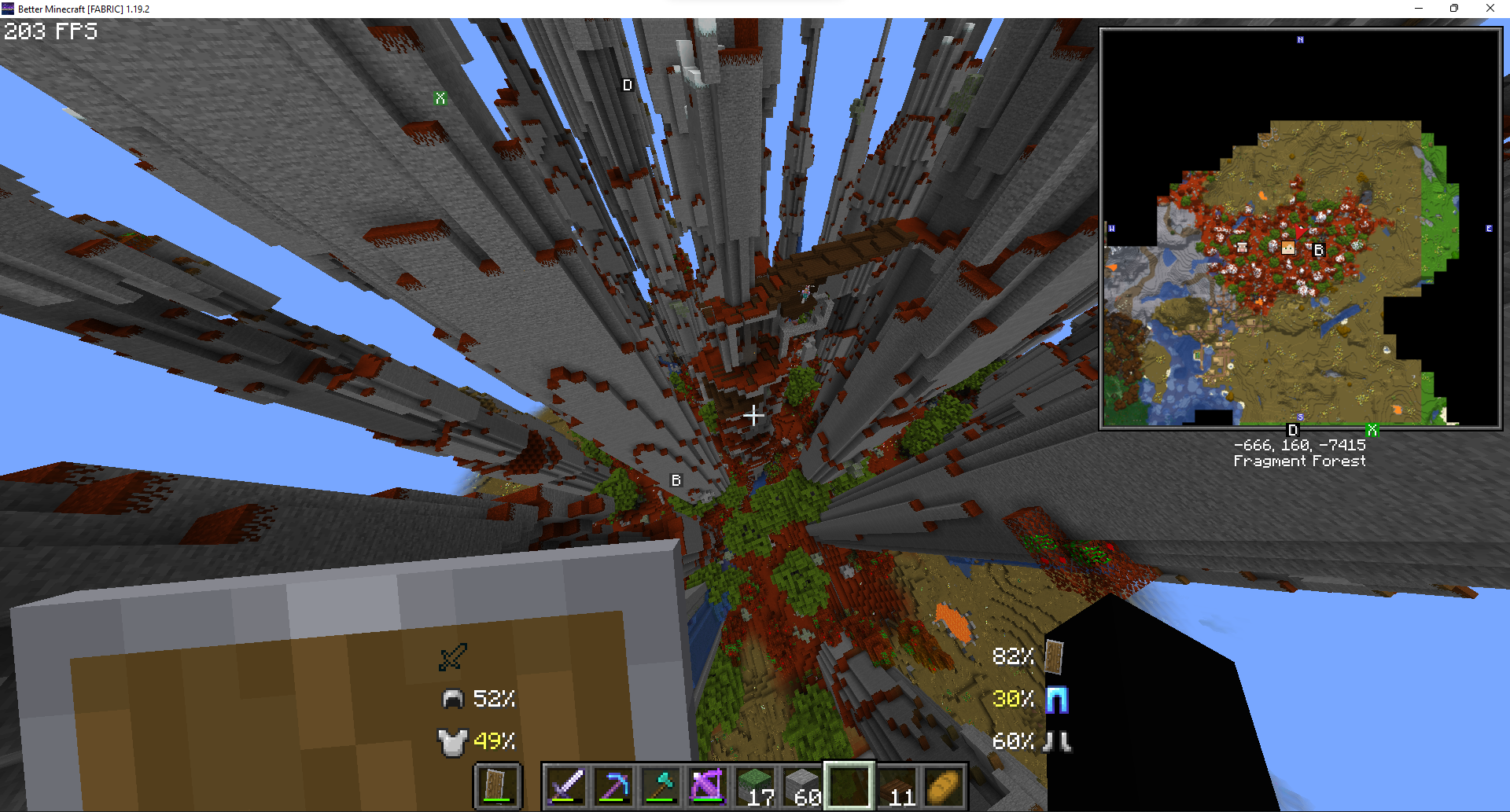Click the N direction marker atop the minimap
Screen dimensions: 1510x812
1302,41
